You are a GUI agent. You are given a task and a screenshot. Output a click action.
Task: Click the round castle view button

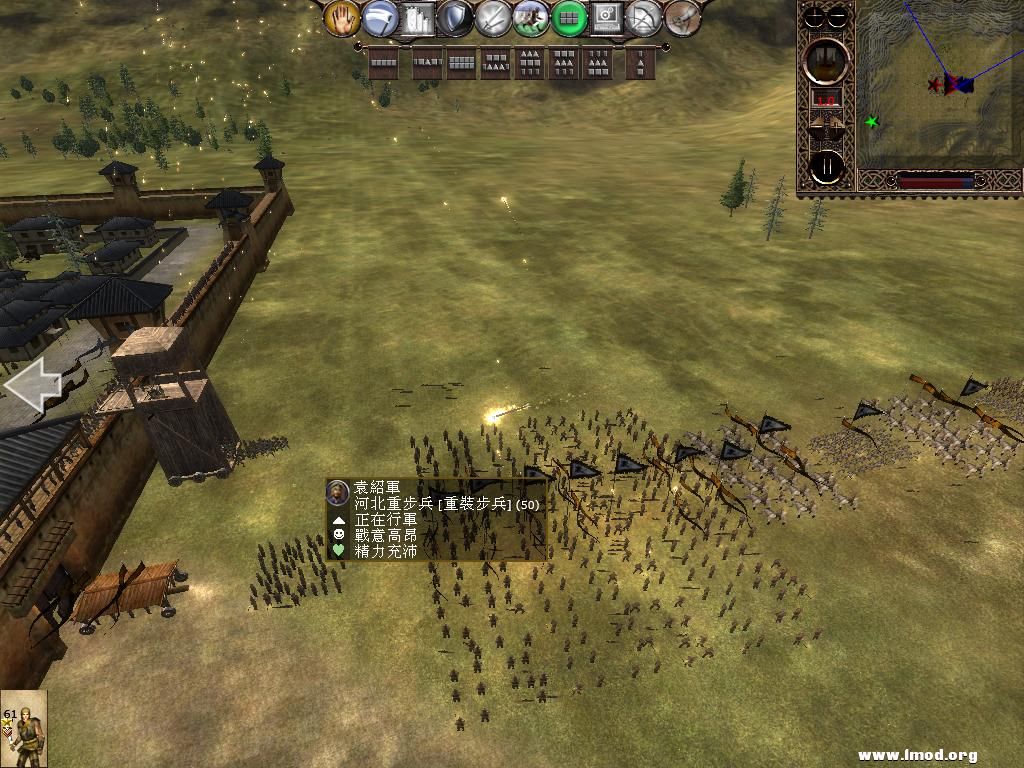coord(826,60)
